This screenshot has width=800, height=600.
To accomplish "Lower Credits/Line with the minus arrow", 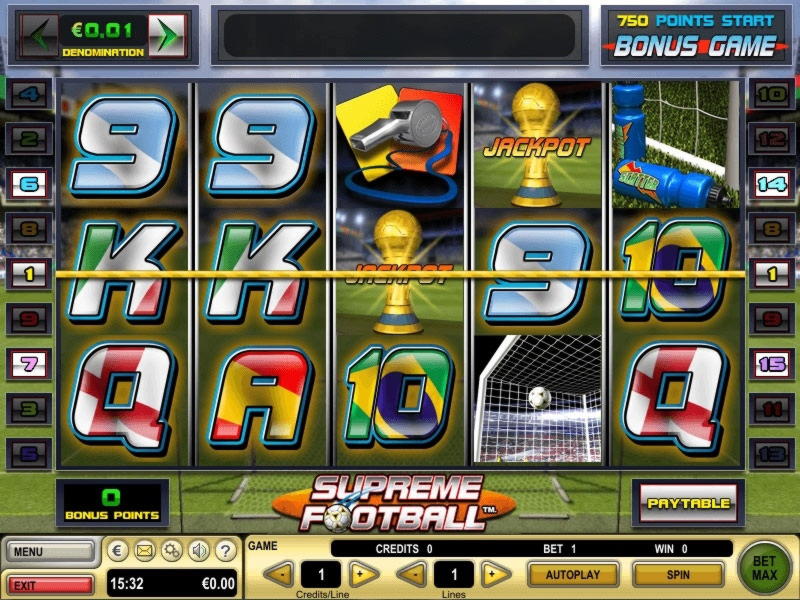I will pos(281,574).
